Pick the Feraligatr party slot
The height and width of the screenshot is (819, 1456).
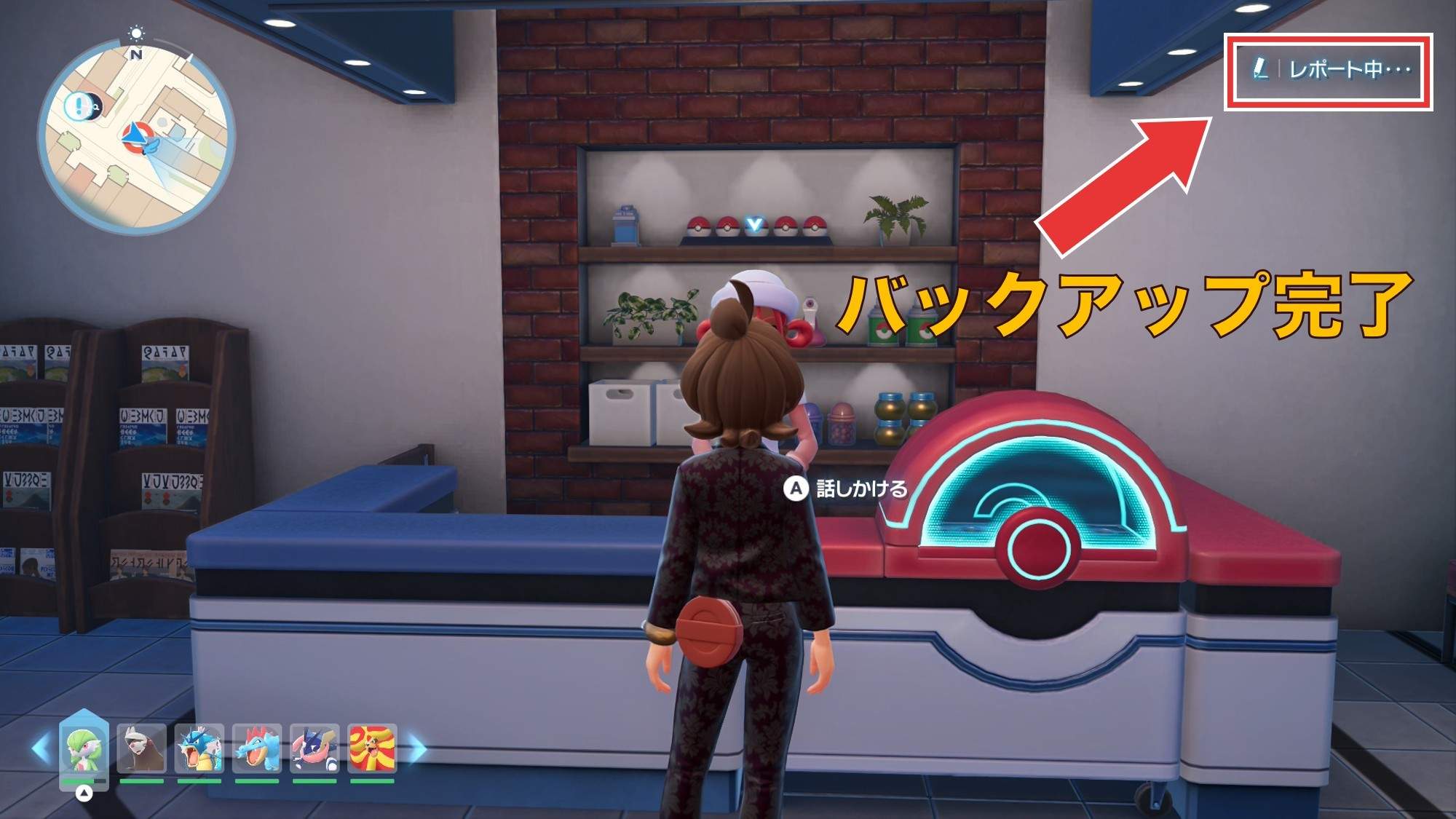257,749
